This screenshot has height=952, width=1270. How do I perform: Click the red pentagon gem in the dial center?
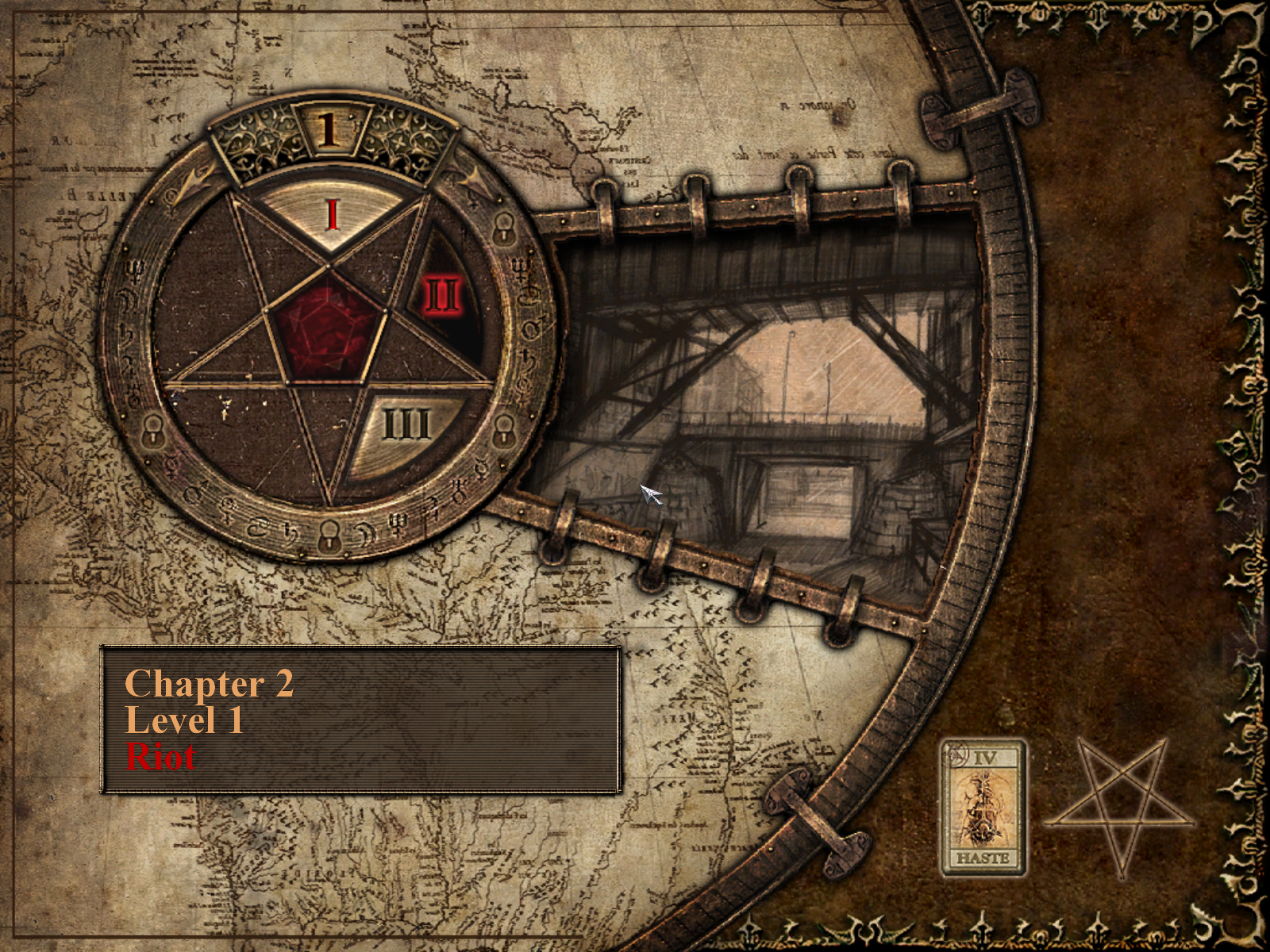tap(327, 325)
